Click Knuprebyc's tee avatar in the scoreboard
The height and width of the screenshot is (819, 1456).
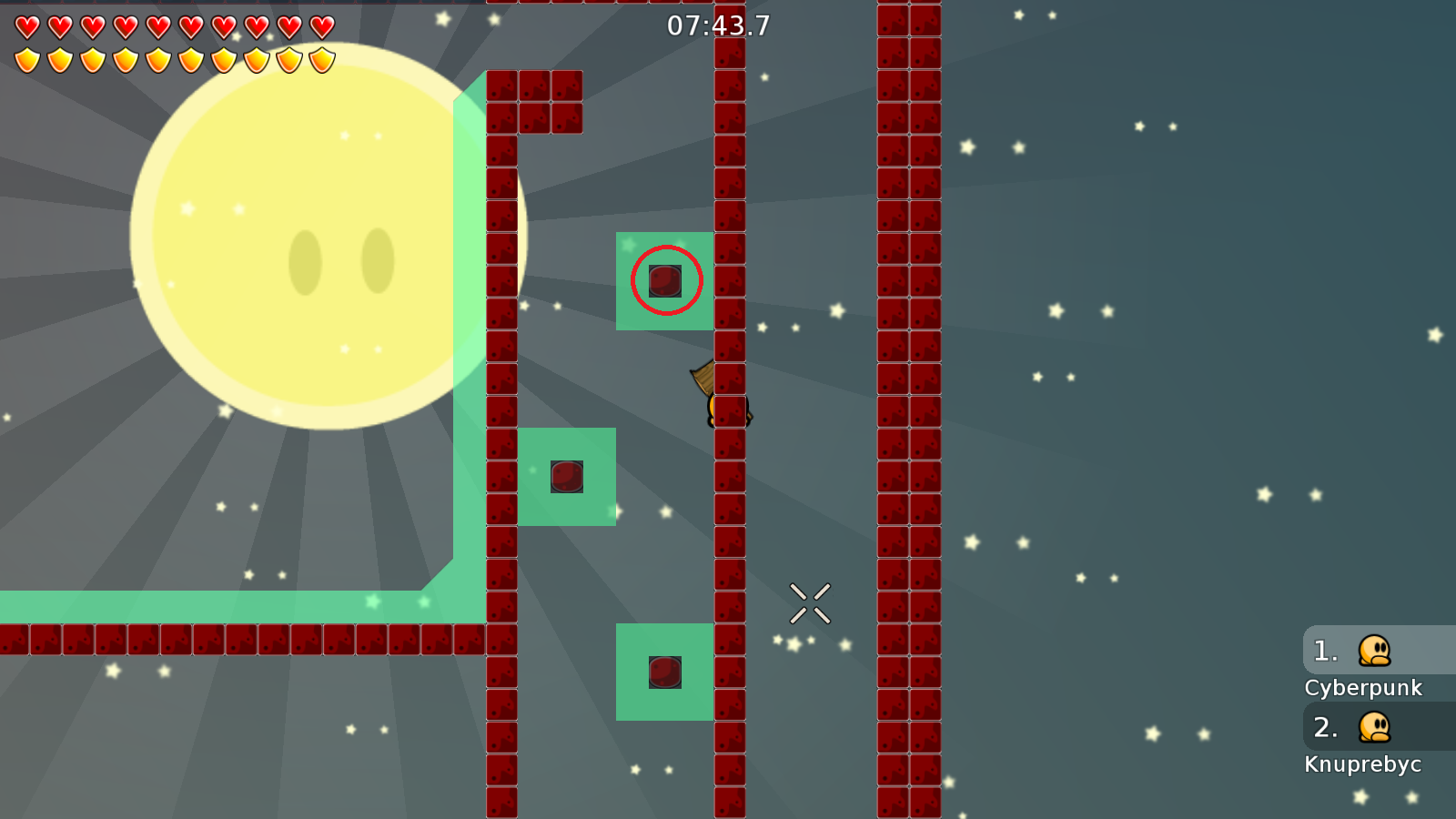pos(1374,728)
